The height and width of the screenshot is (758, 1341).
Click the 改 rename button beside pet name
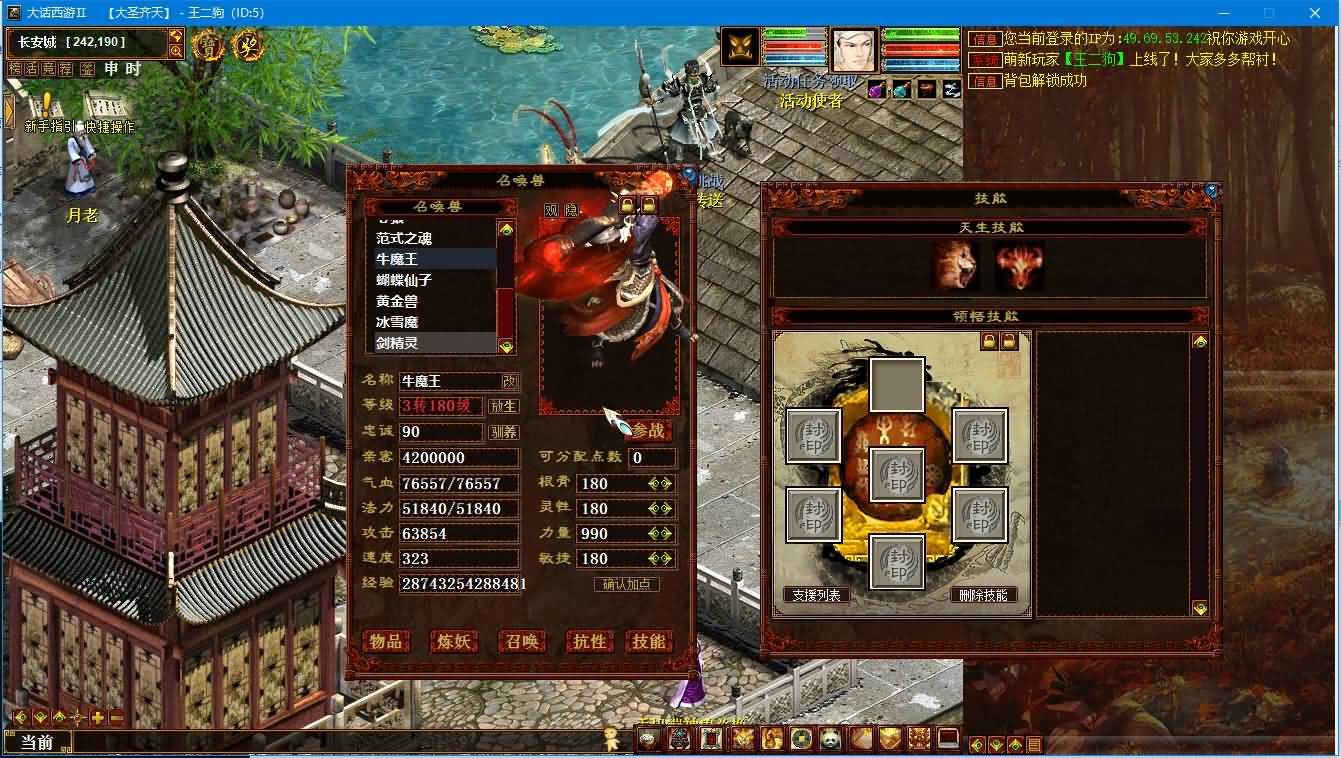point(510,381)
